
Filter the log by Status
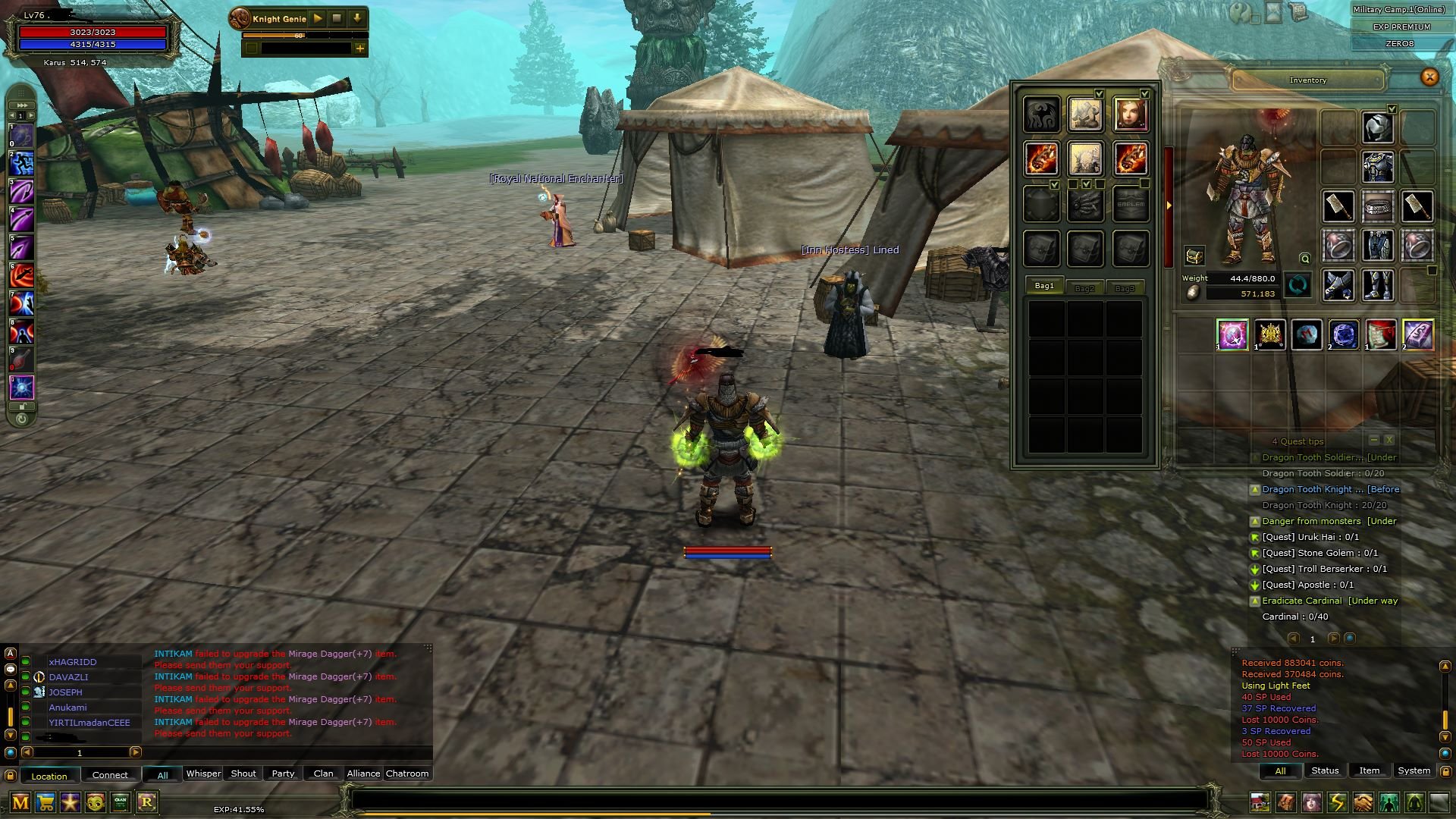click(1325, 770)
